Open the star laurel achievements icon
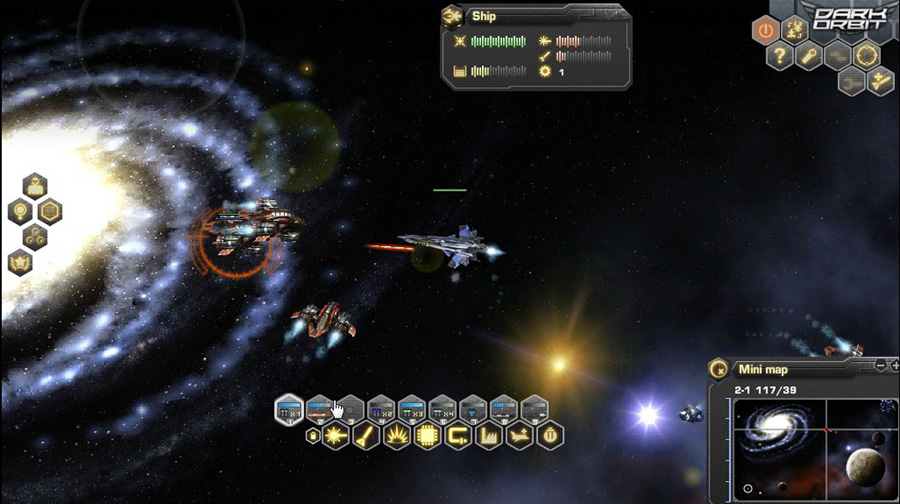900x504 pixels. click(x=20, y=263)
